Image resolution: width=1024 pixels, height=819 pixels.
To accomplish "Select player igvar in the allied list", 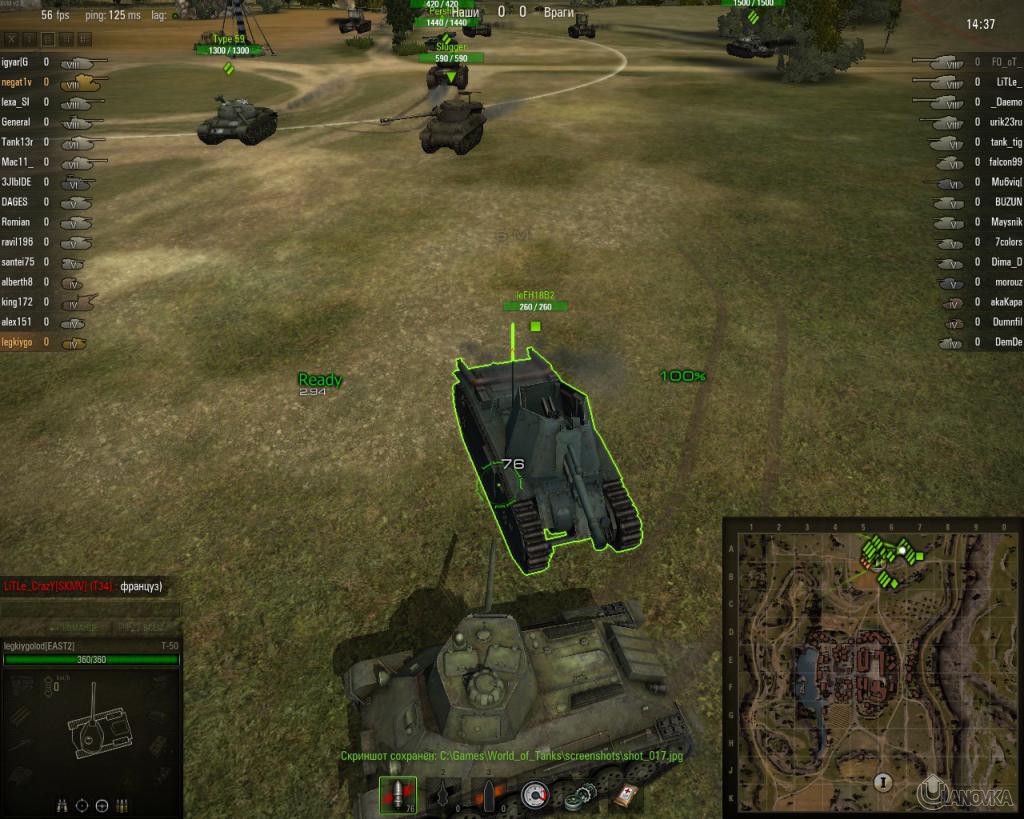I will 17,63.
